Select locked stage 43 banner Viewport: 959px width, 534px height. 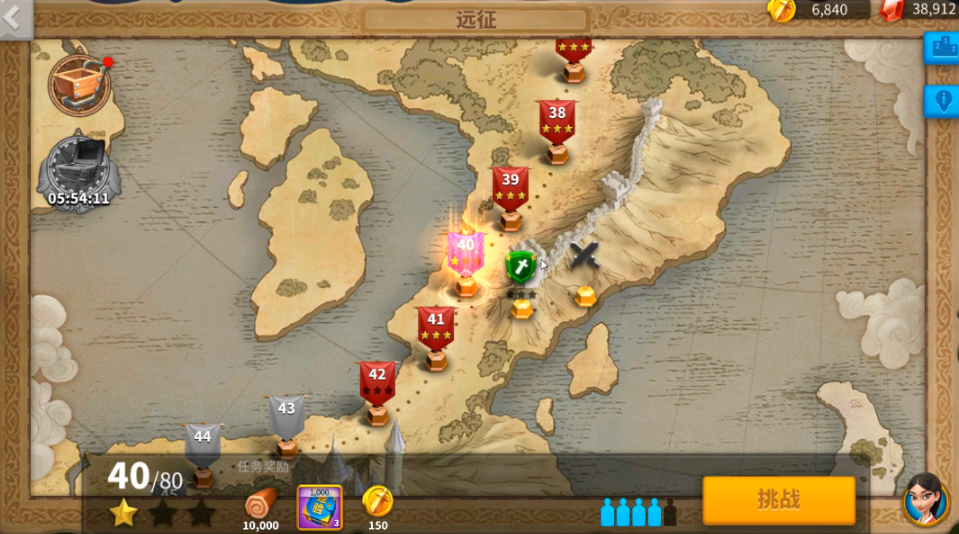click(287, 415)
